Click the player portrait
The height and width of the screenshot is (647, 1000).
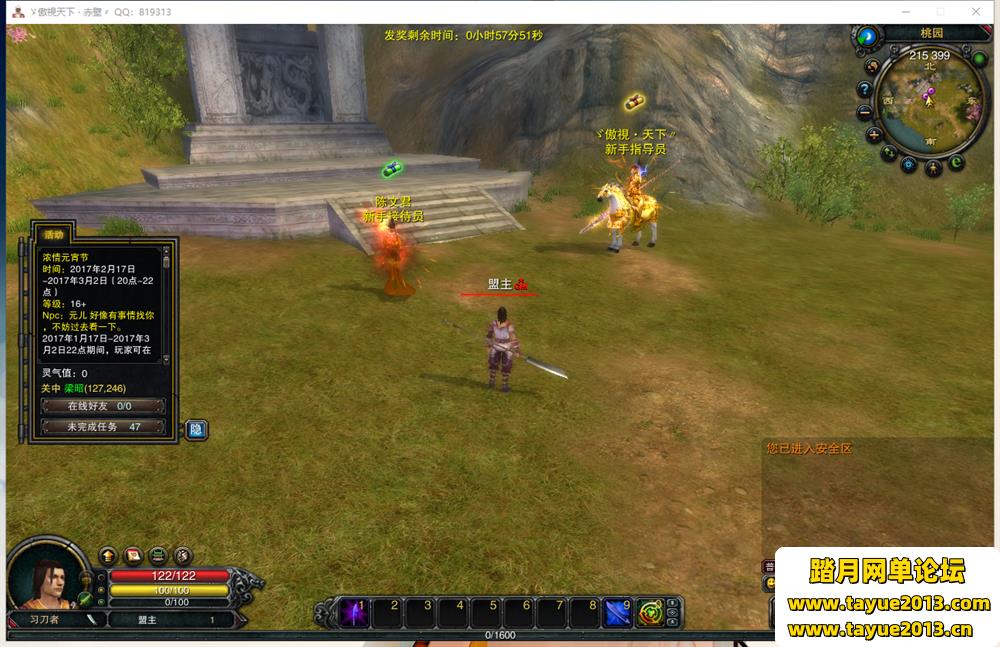click(x=43, y=577)
